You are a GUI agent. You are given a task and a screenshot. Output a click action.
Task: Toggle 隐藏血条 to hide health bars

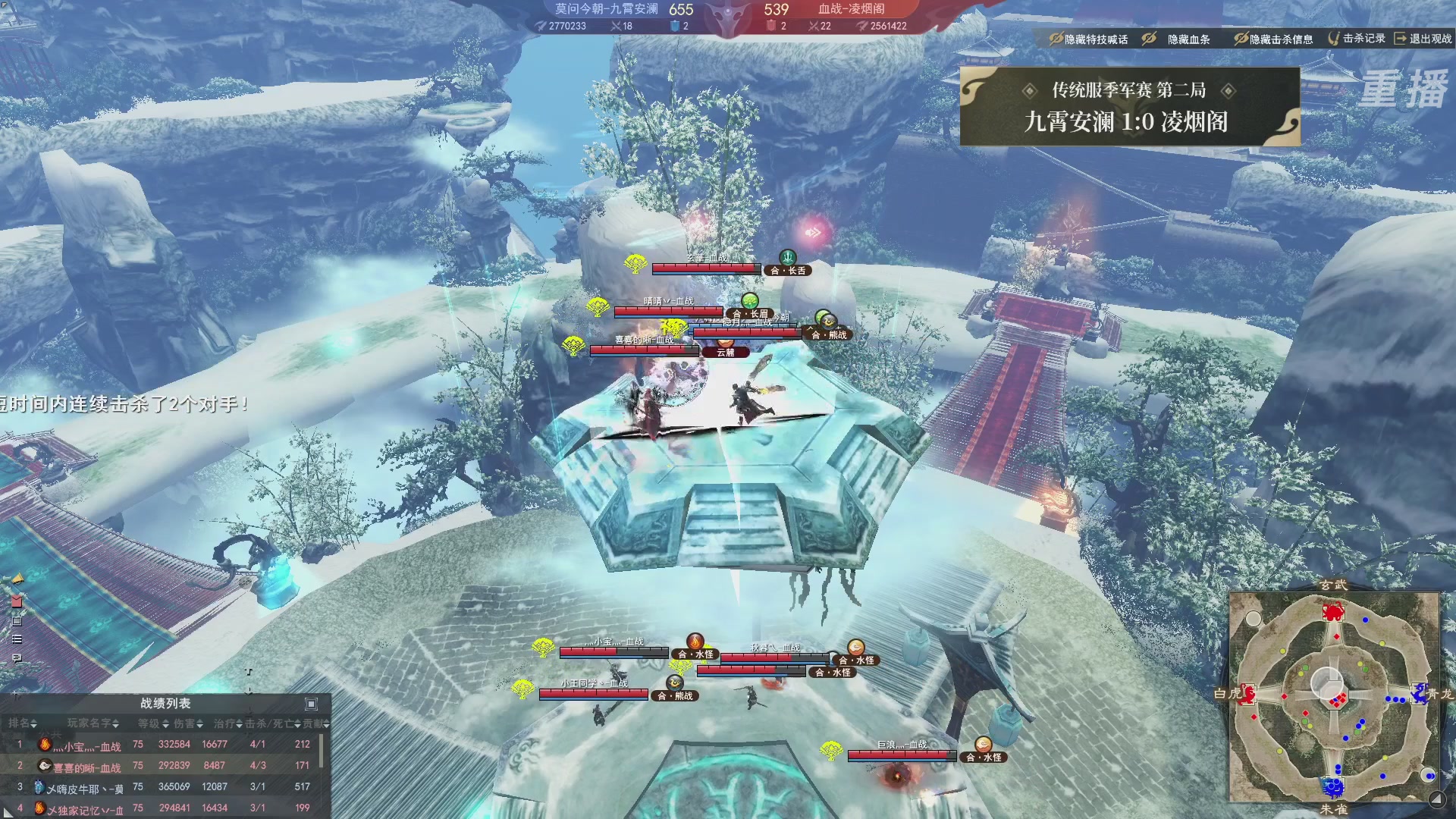(1179, 39)
